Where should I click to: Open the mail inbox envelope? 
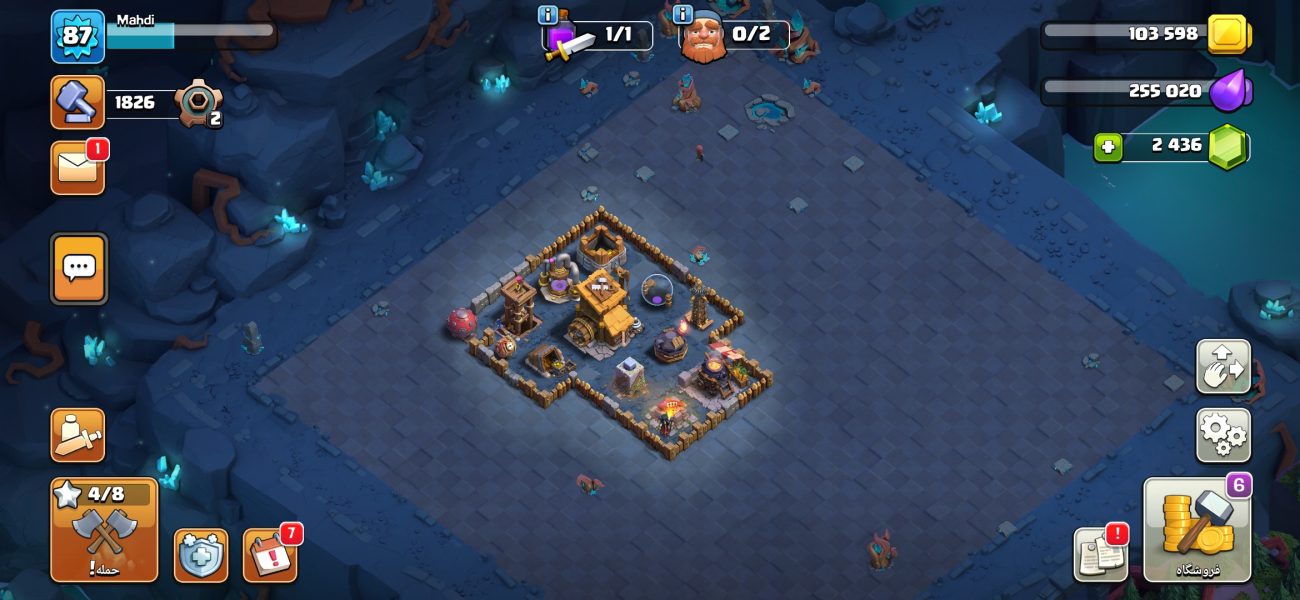[x=77, y=167]
